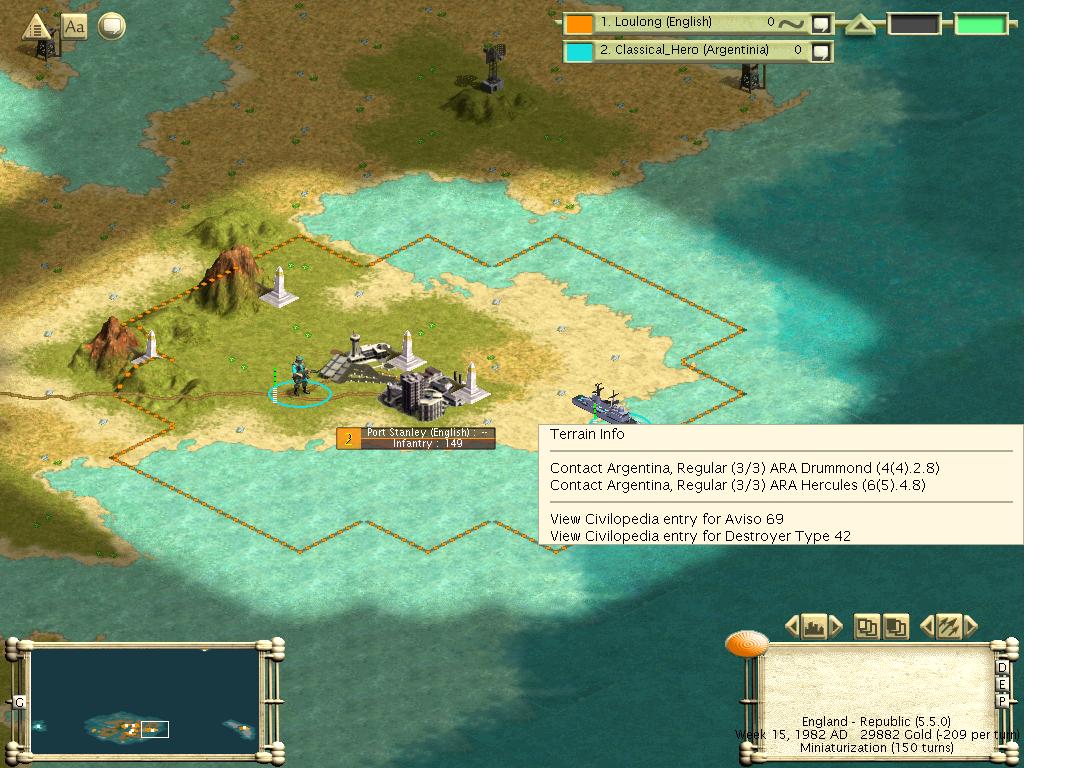
Task: Select the triple-arrows unit cycle button
Action: tap(947, 627)
